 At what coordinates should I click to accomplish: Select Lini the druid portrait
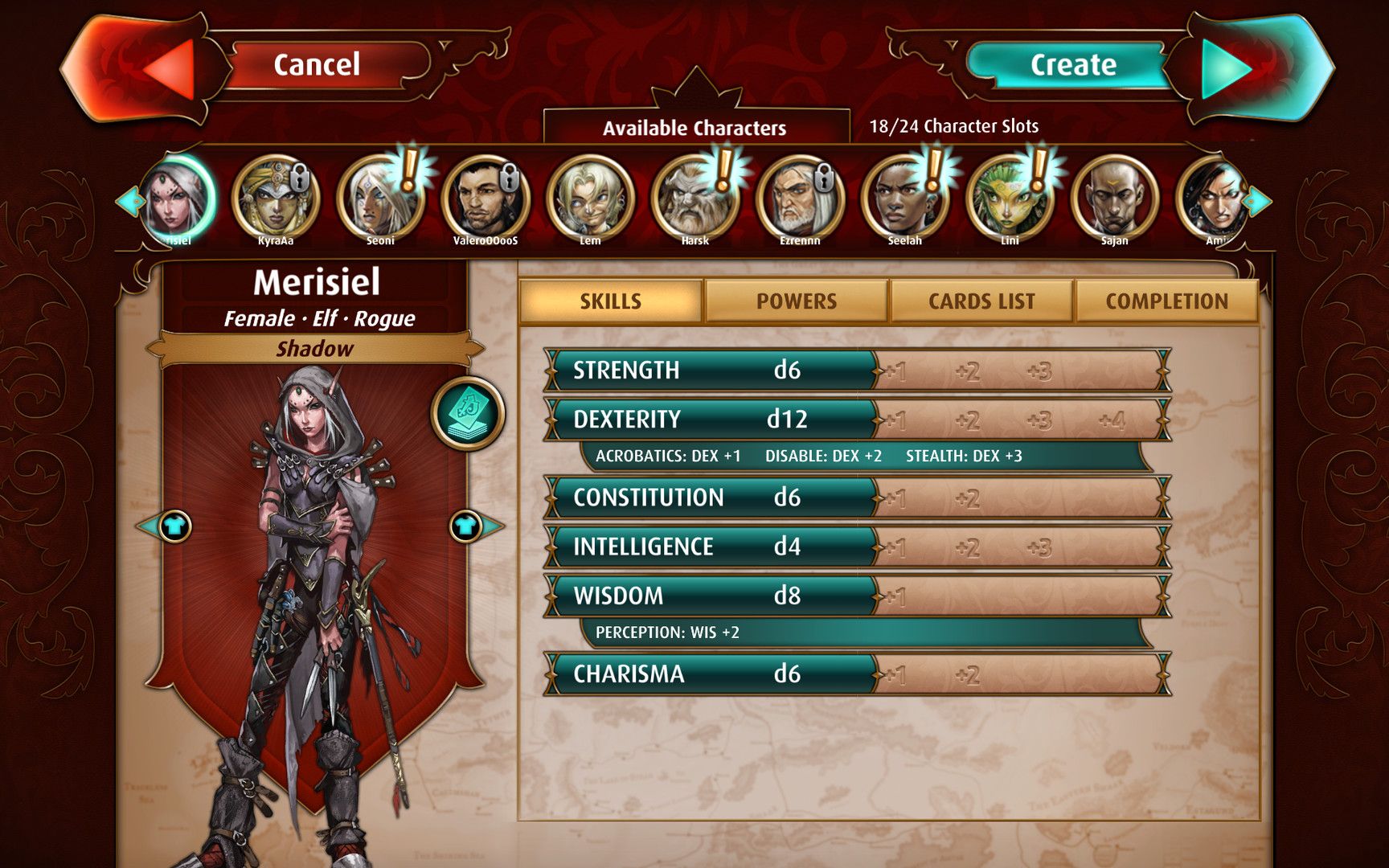coord(1010,199)
